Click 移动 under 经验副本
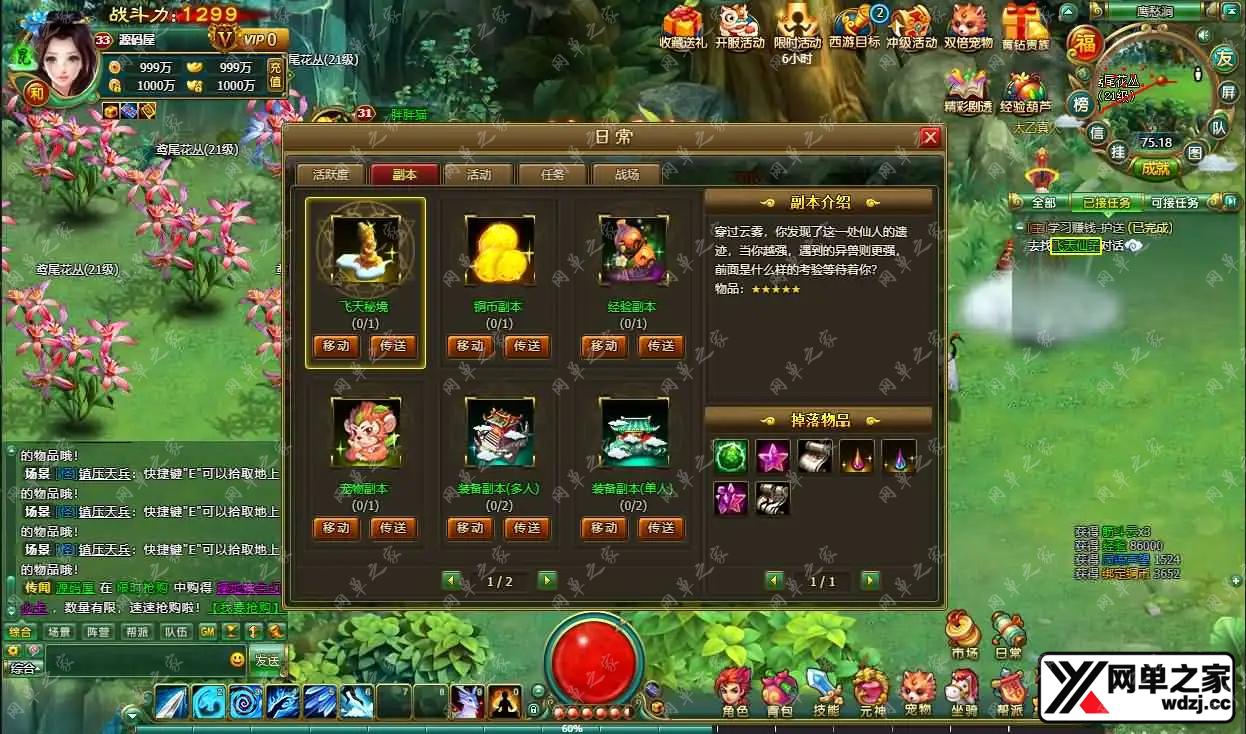 pyautogui.click(x=604, y=346)
